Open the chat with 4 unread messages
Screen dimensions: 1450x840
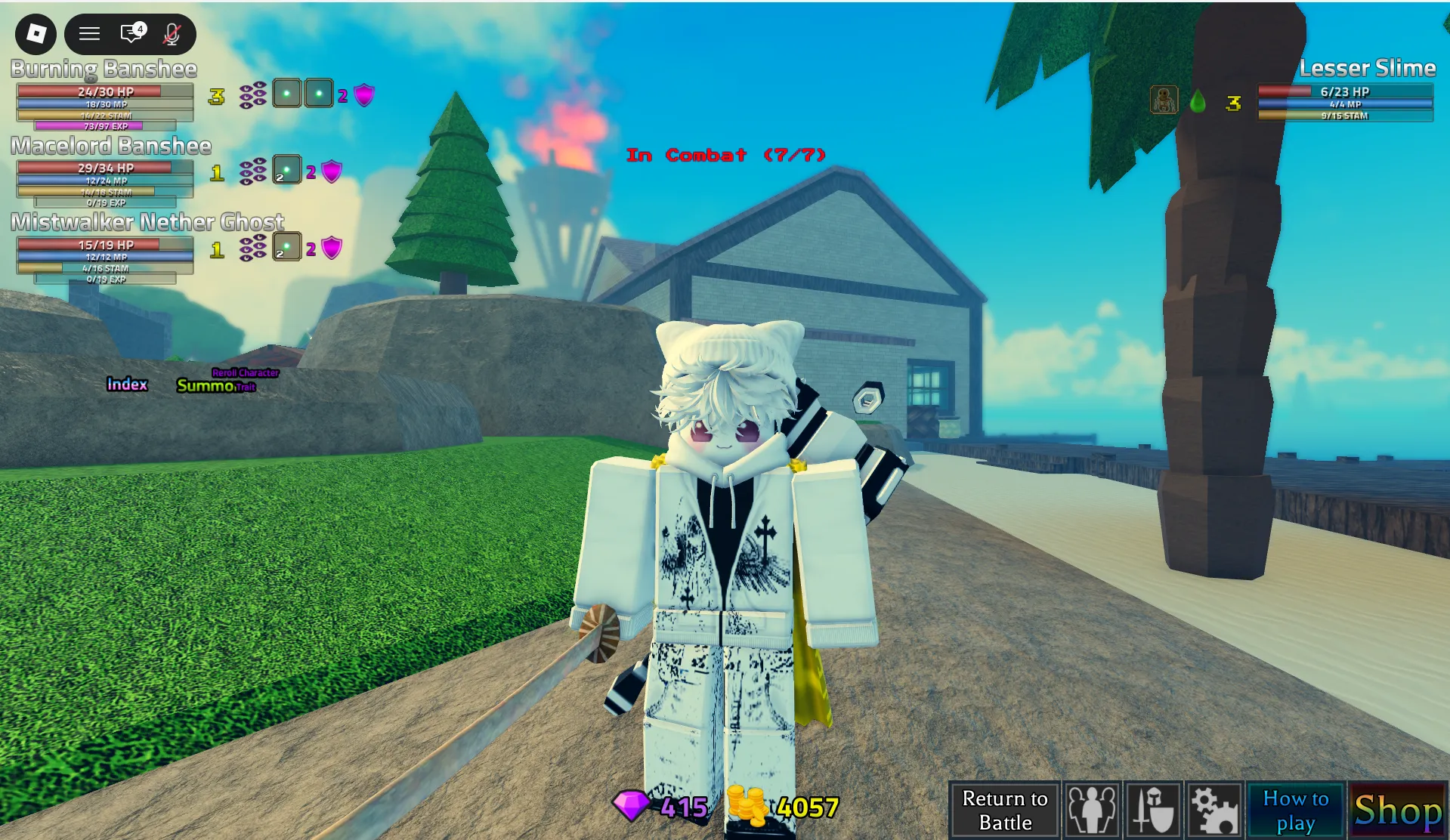point(132,33)
